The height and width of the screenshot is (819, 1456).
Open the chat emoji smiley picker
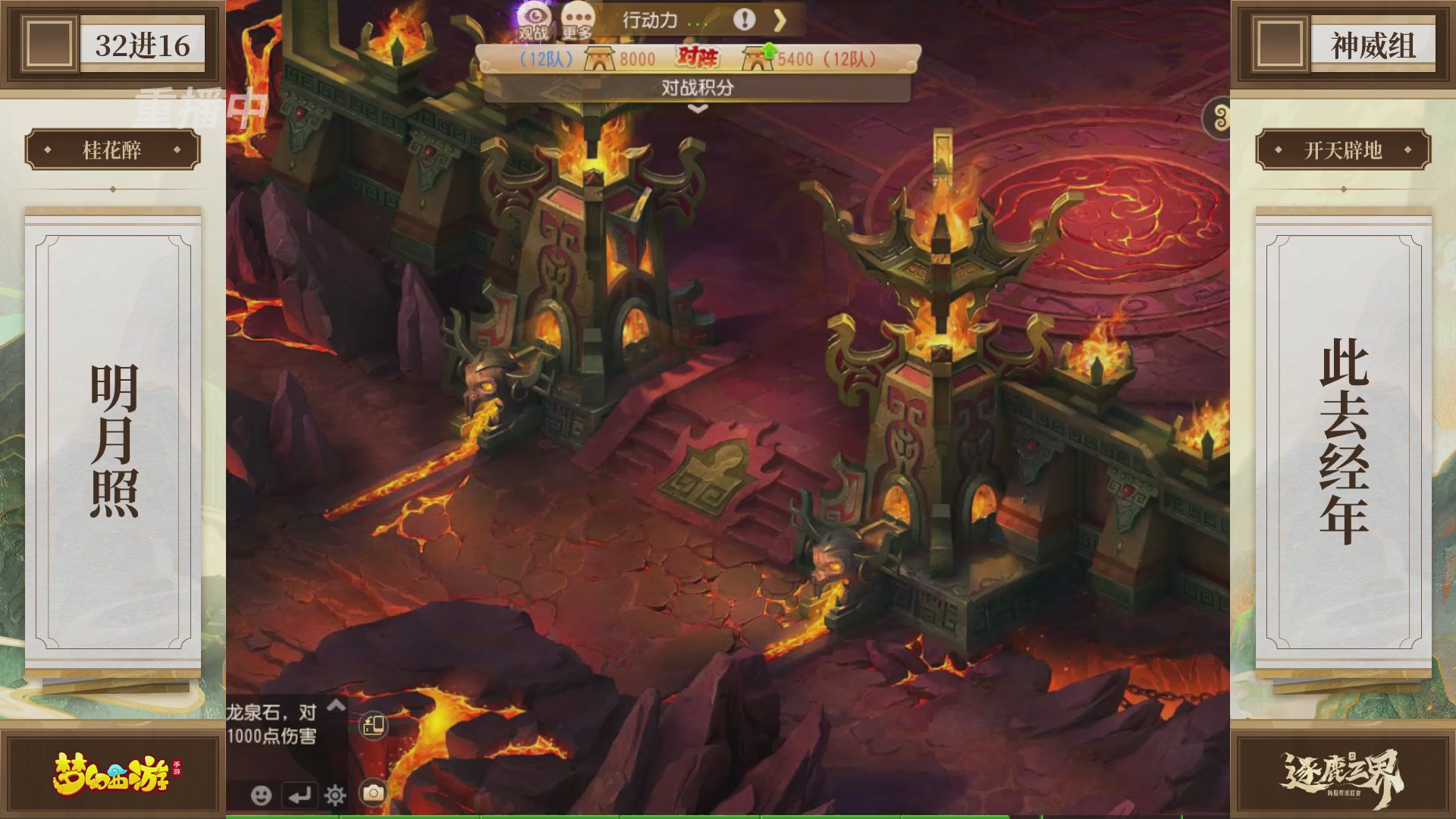point(262,795)
